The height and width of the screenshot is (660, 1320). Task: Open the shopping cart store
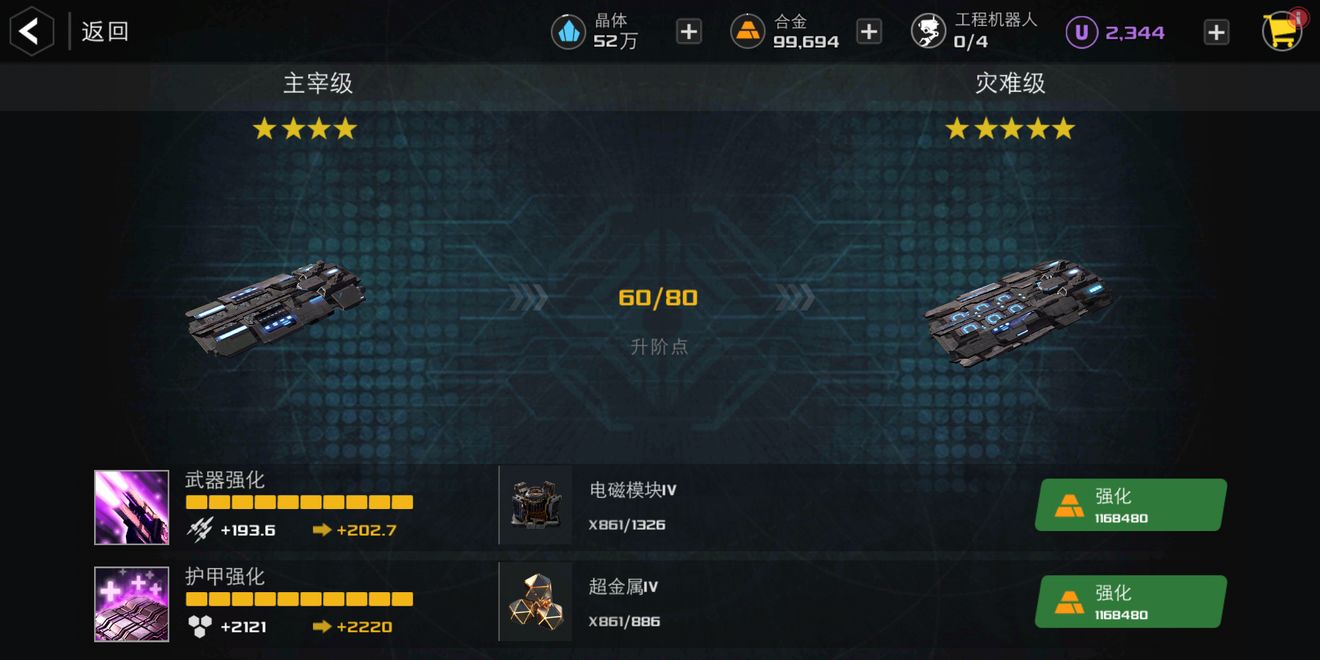tap(1281, 31)
